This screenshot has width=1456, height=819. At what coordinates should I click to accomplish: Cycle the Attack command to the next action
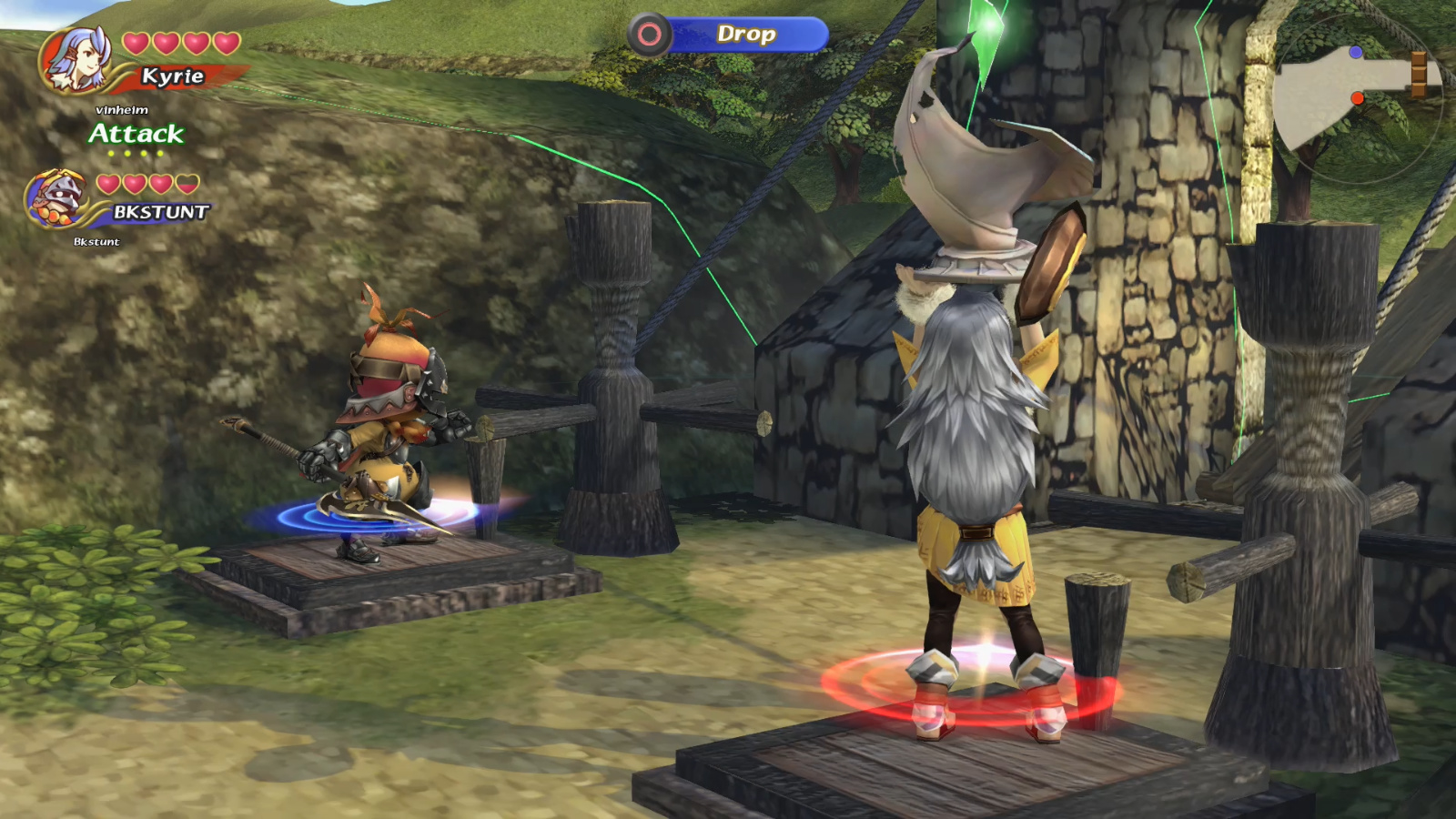(x=135, y=135)
